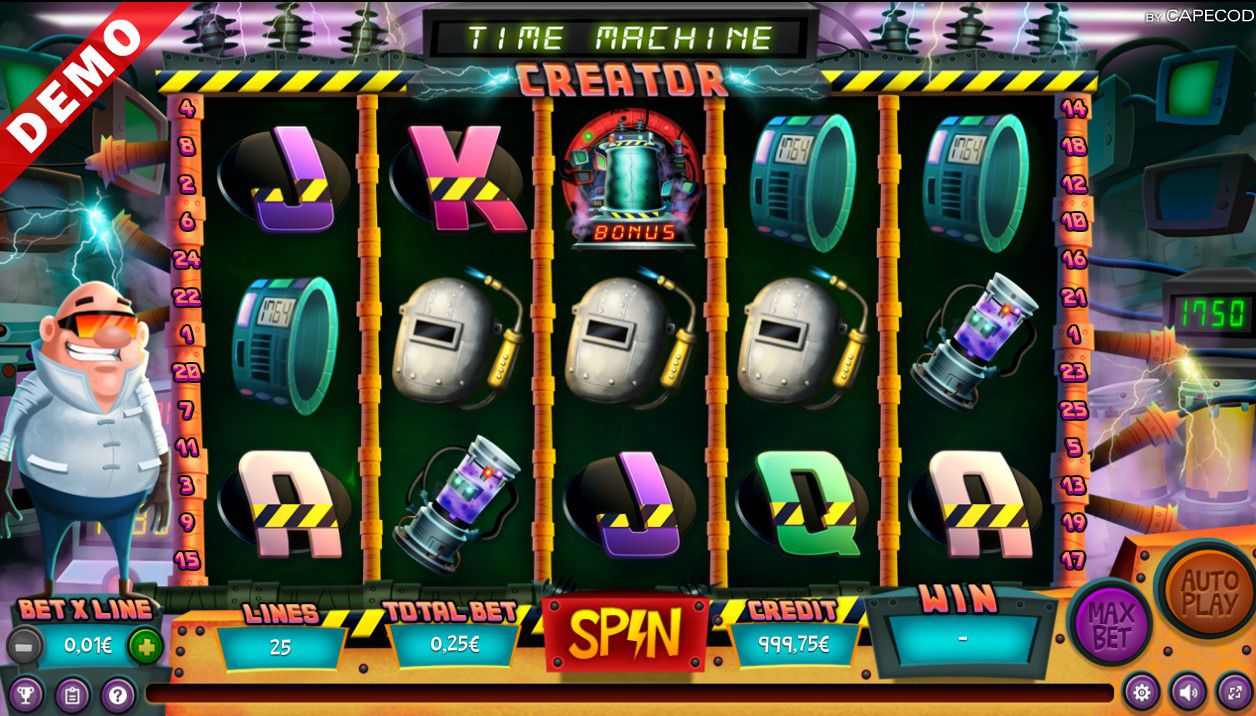Toggle fullscreen with the expand icon
Image resolution: width=1256 pixels, height=716 pixels.
pyautogui.click(x=1233, y=692)
